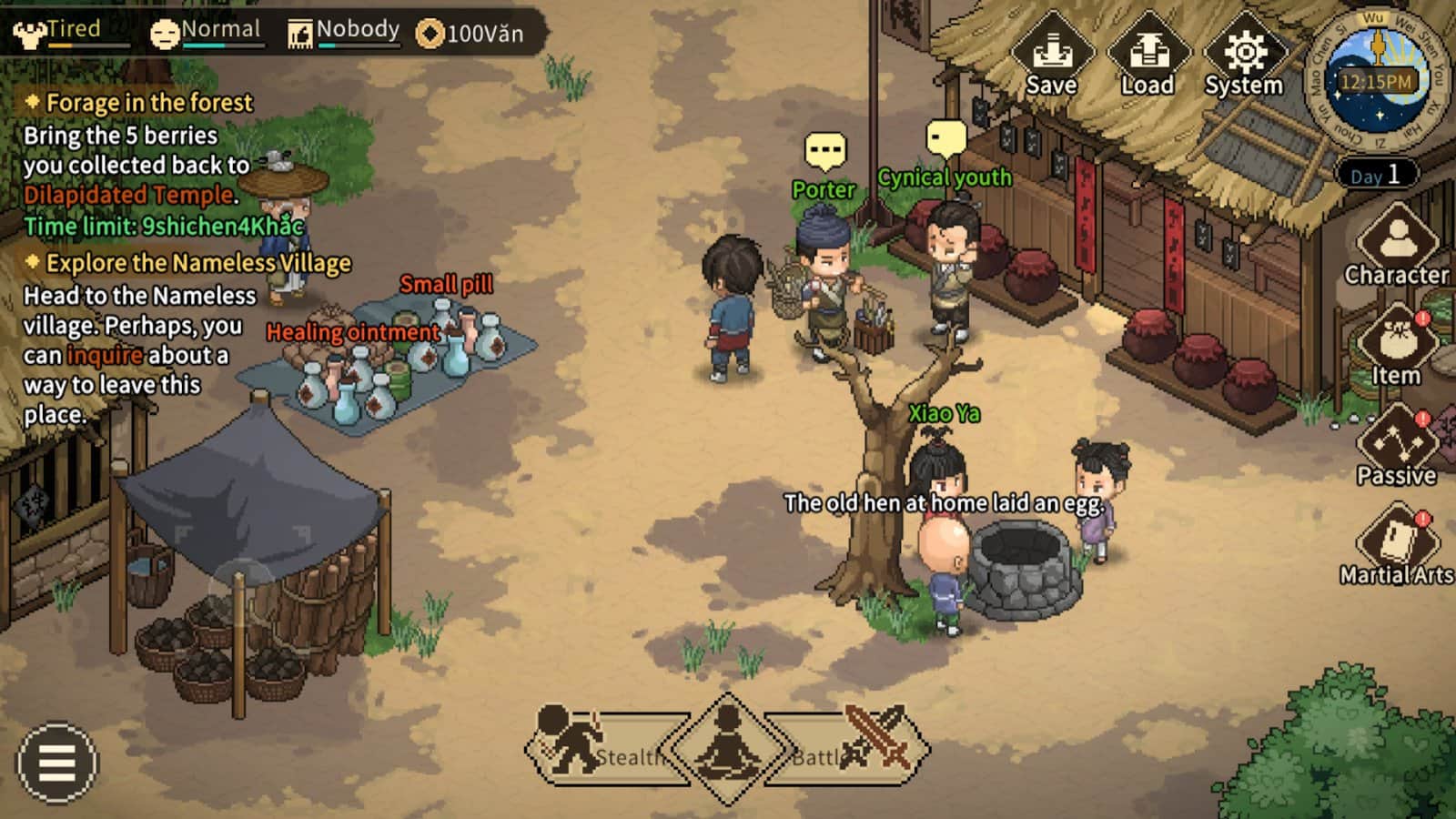Image resolution: width=1456 pixels, height=819 pixels.
Task: Open the hamburger menu in bottom-left corner
Action: 55,764
